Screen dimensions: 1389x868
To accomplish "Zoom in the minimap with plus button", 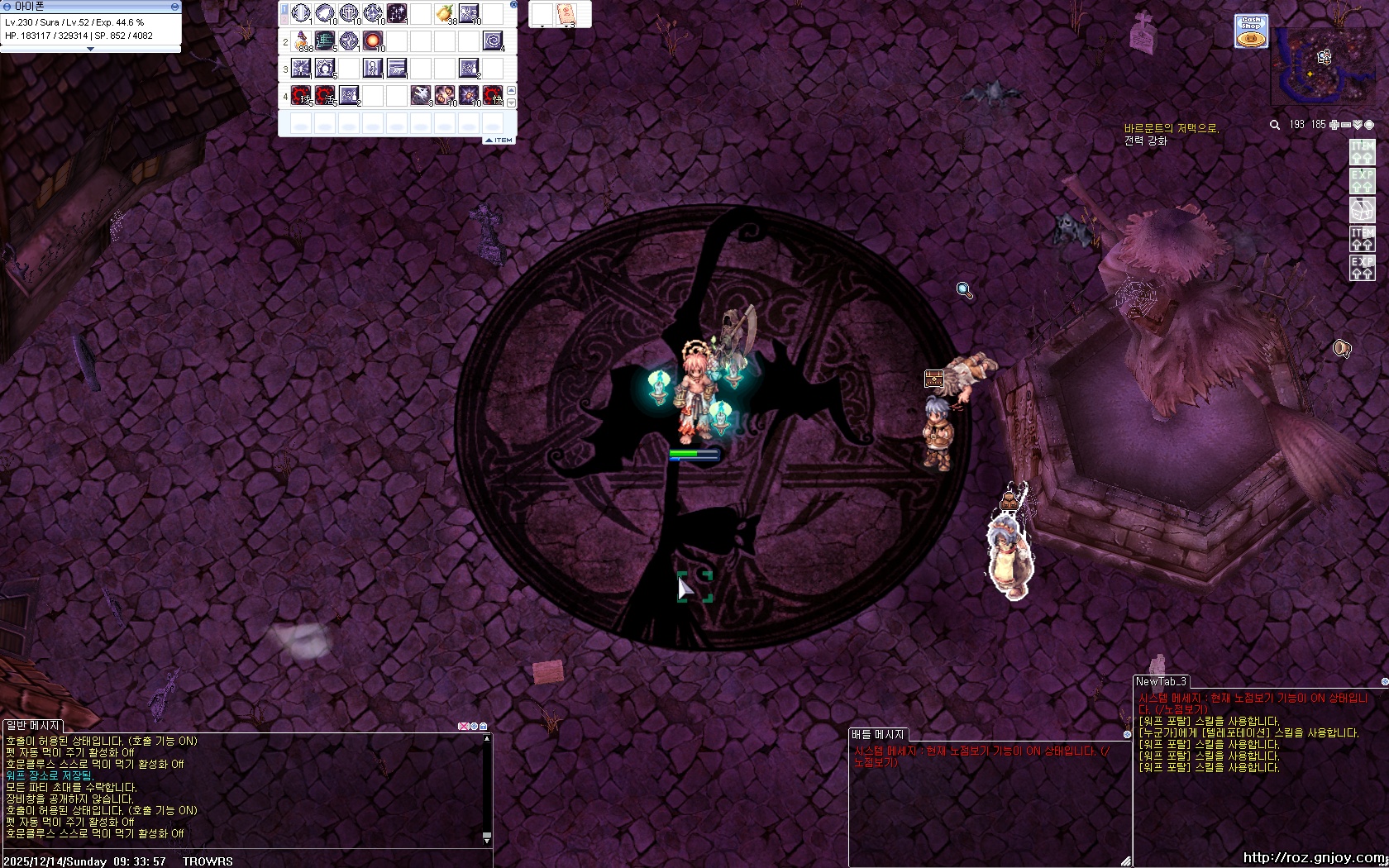I will coord(1333,125).
